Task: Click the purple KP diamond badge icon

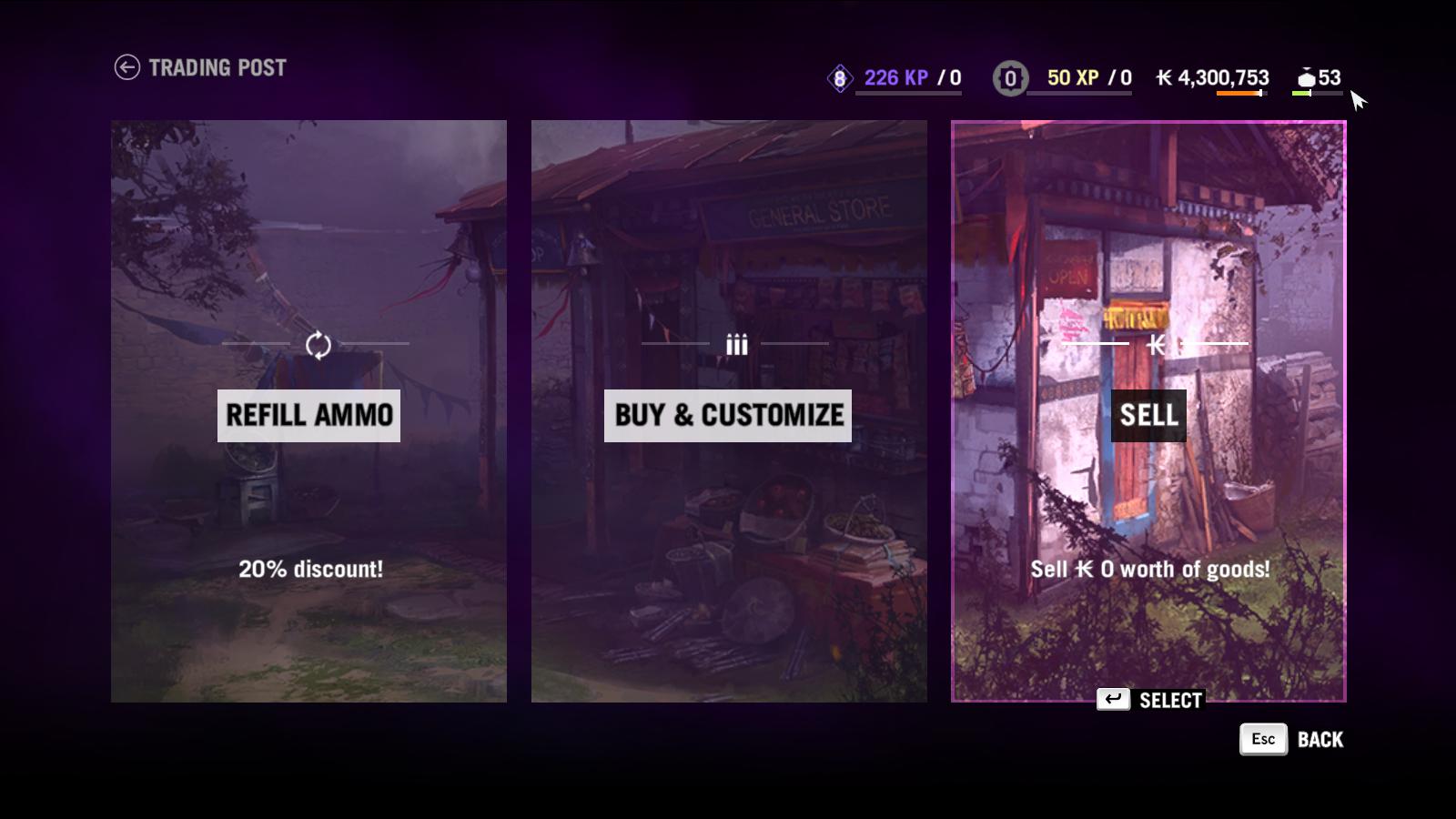Action: pos(839,78)
